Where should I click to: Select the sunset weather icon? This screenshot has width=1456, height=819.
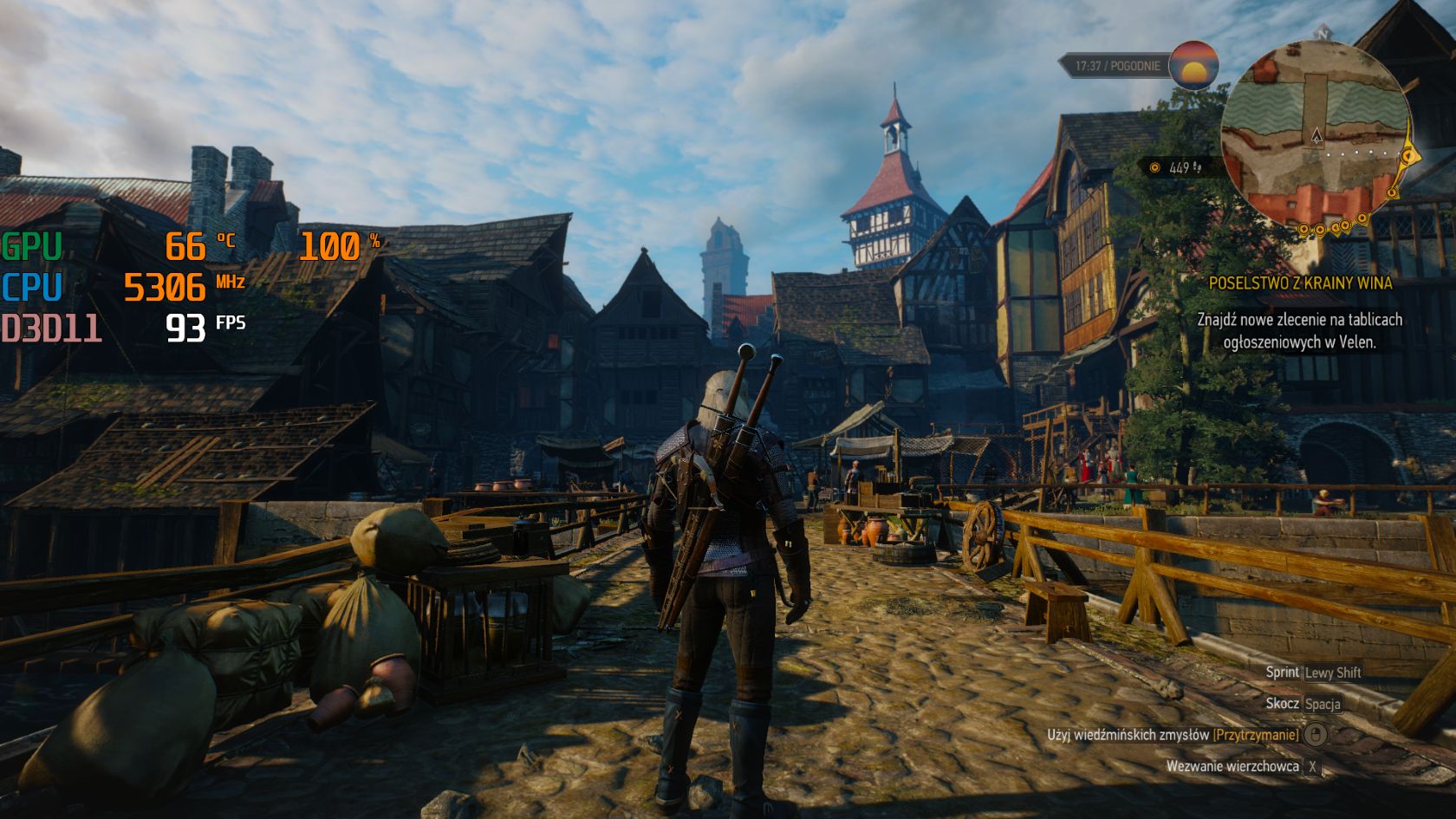1193,65
